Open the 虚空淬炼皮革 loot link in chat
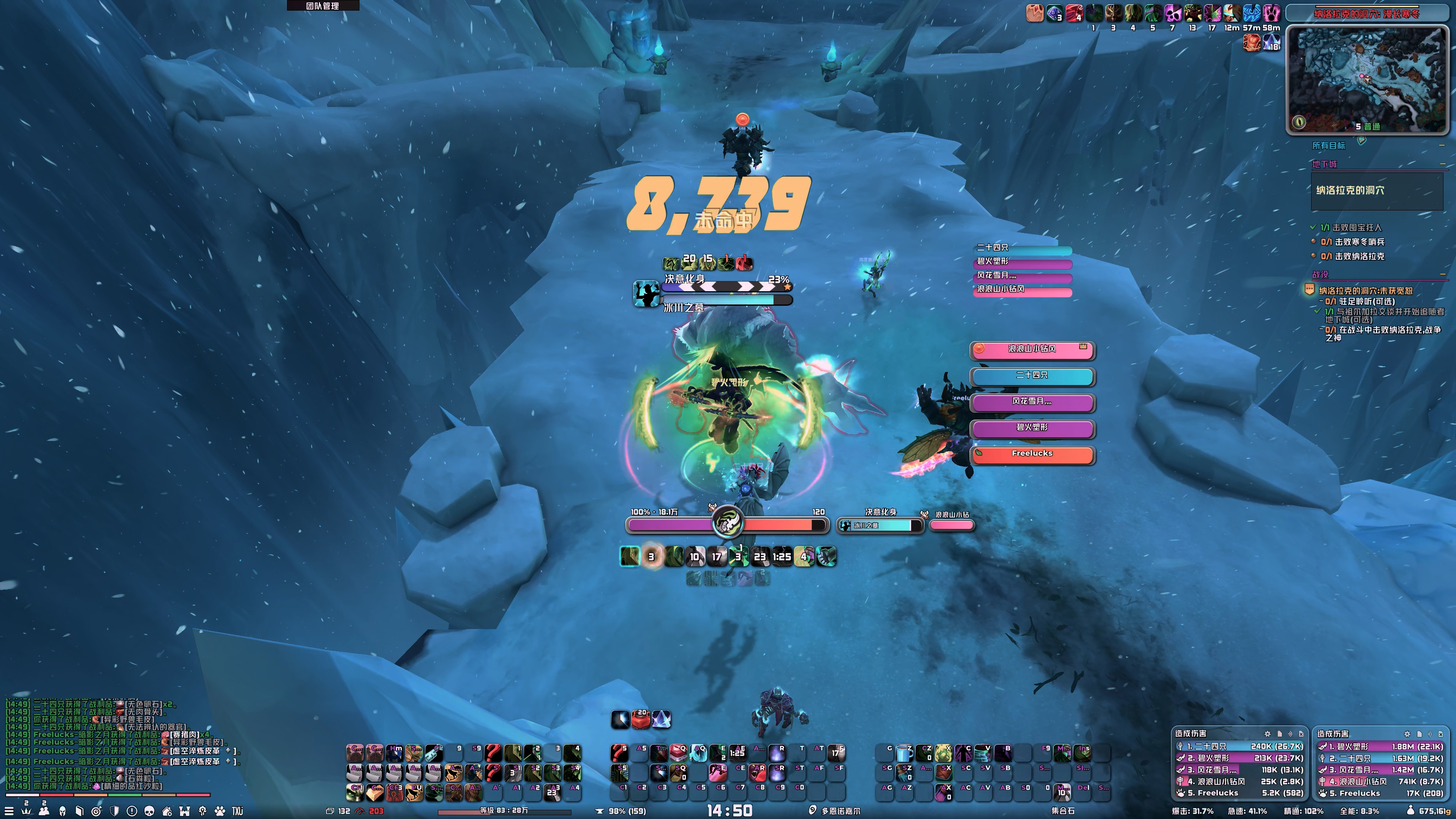The image size is (1456, 819). pos(195,751)
